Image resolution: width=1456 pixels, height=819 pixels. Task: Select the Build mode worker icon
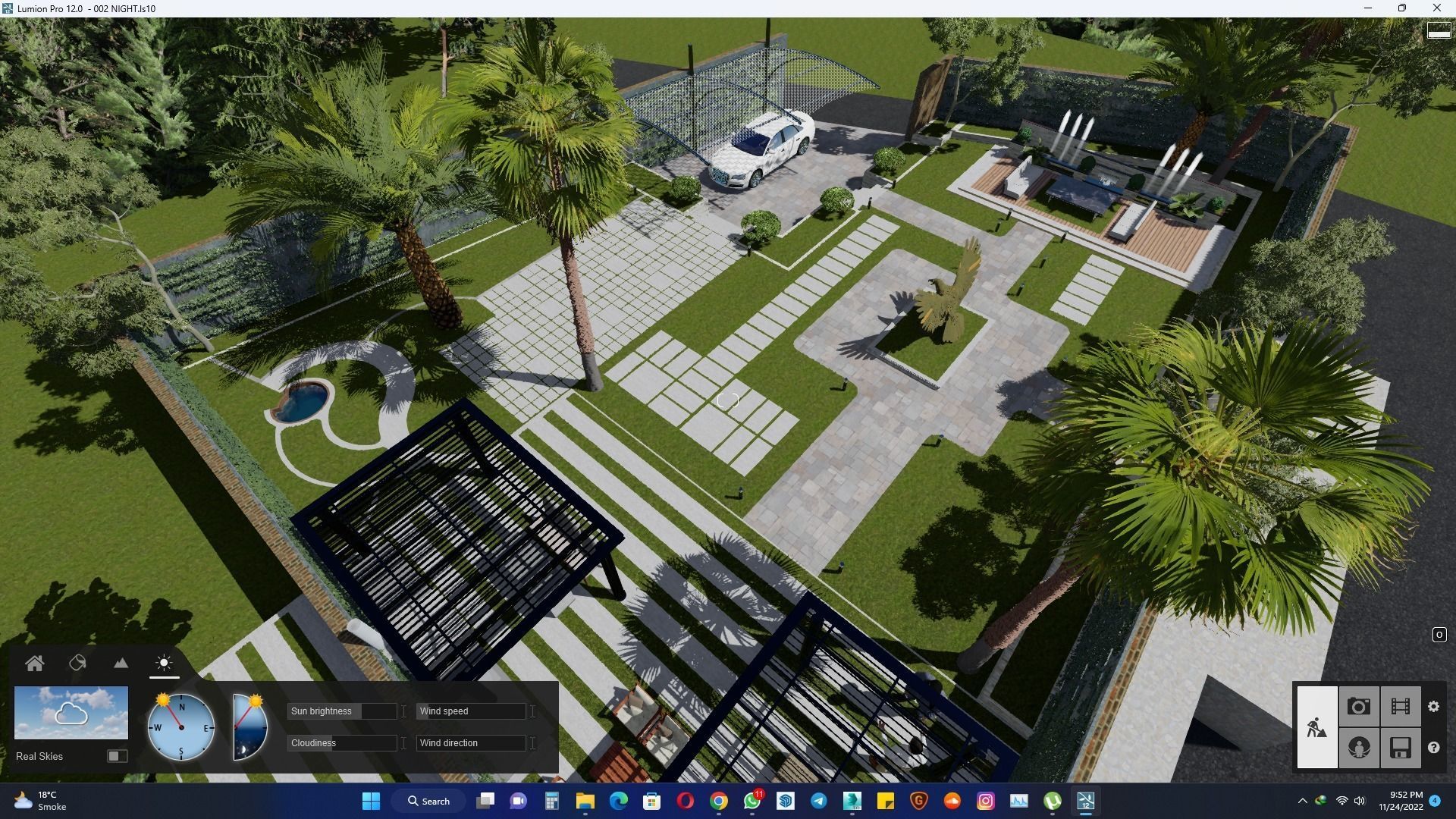[1317, 726]
